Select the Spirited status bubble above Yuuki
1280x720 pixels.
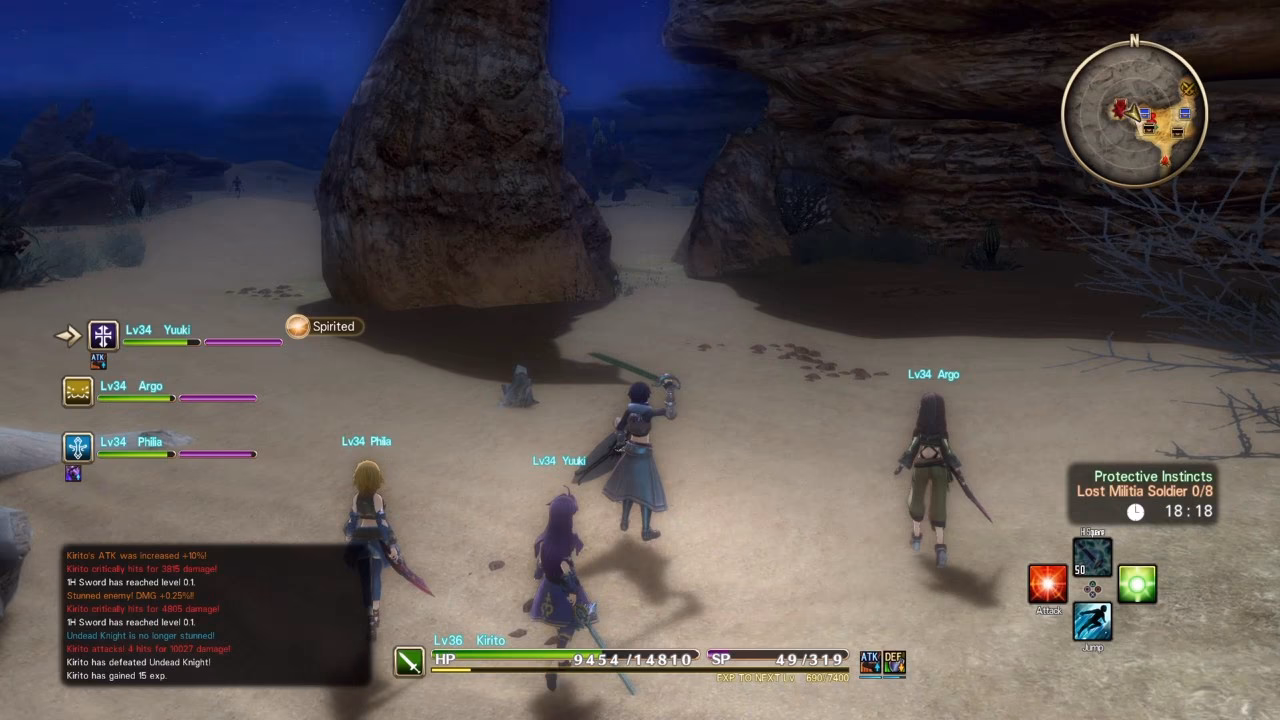323,326
